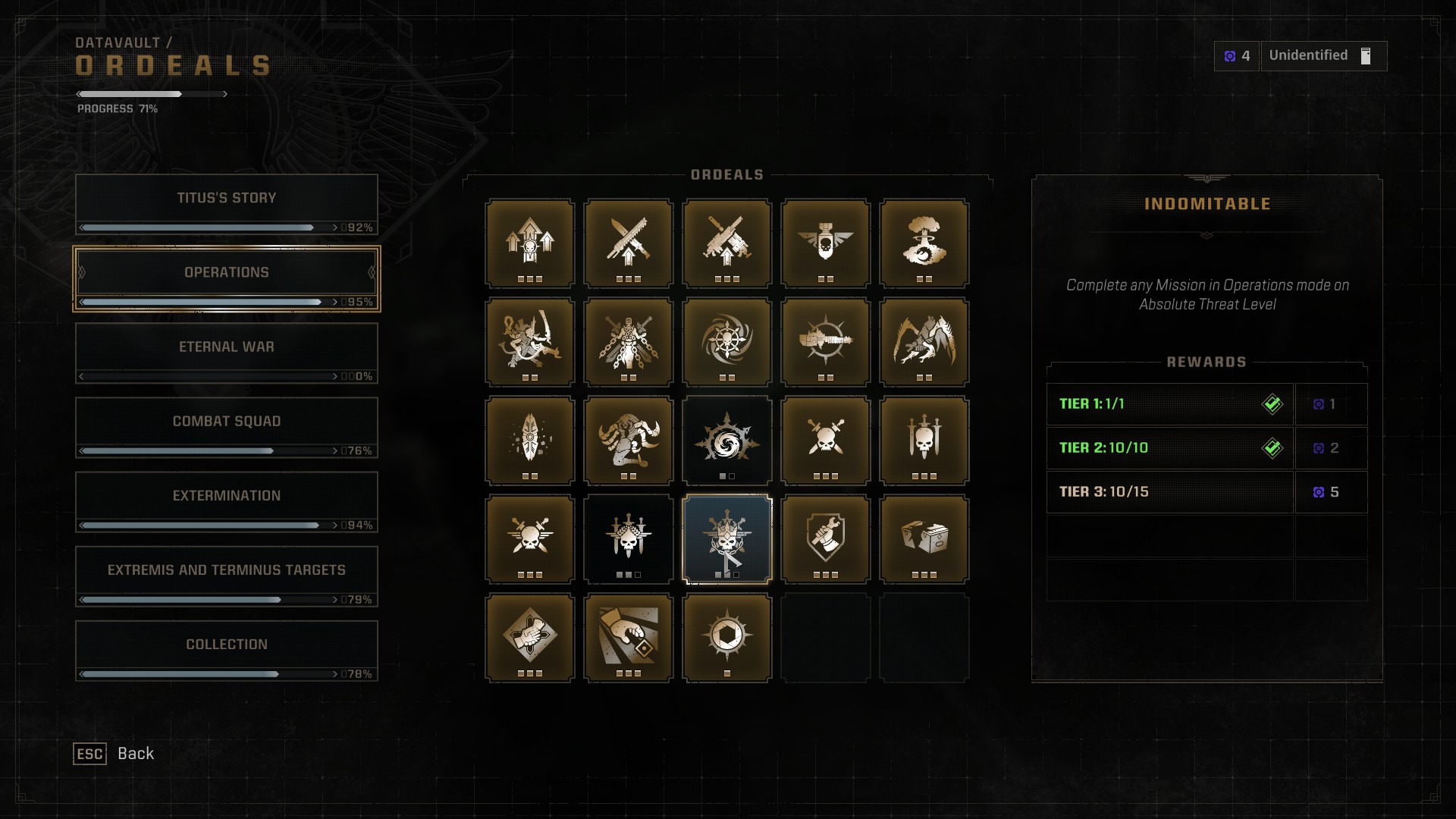Image resolution: width=1456 pixels, height=819 pixels.
Task: Select the dark Chaos vortex ordeal
Action: click(726, 440)
